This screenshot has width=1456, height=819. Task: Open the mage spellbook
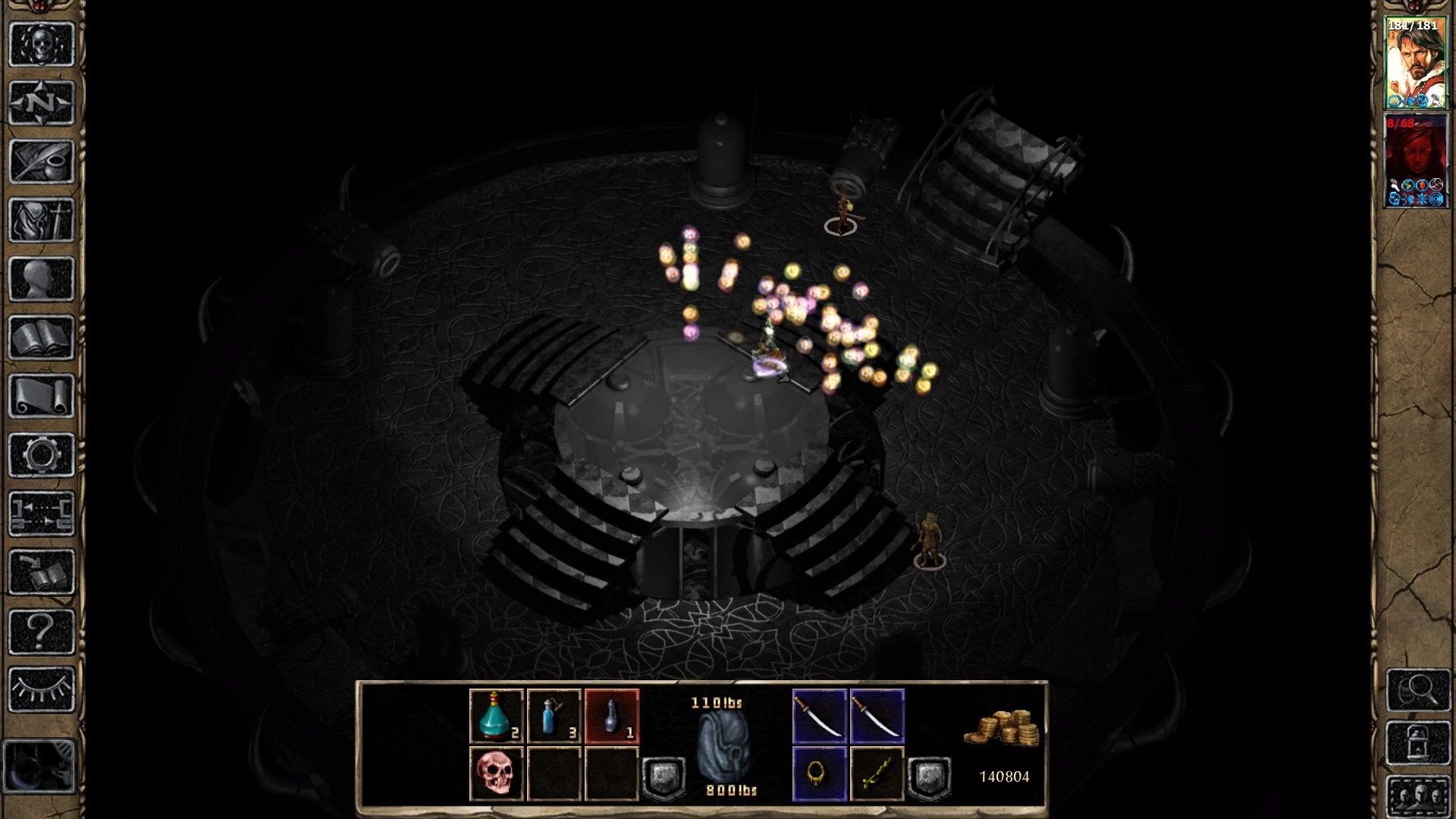pyautogui.click(x=42, y=337)
